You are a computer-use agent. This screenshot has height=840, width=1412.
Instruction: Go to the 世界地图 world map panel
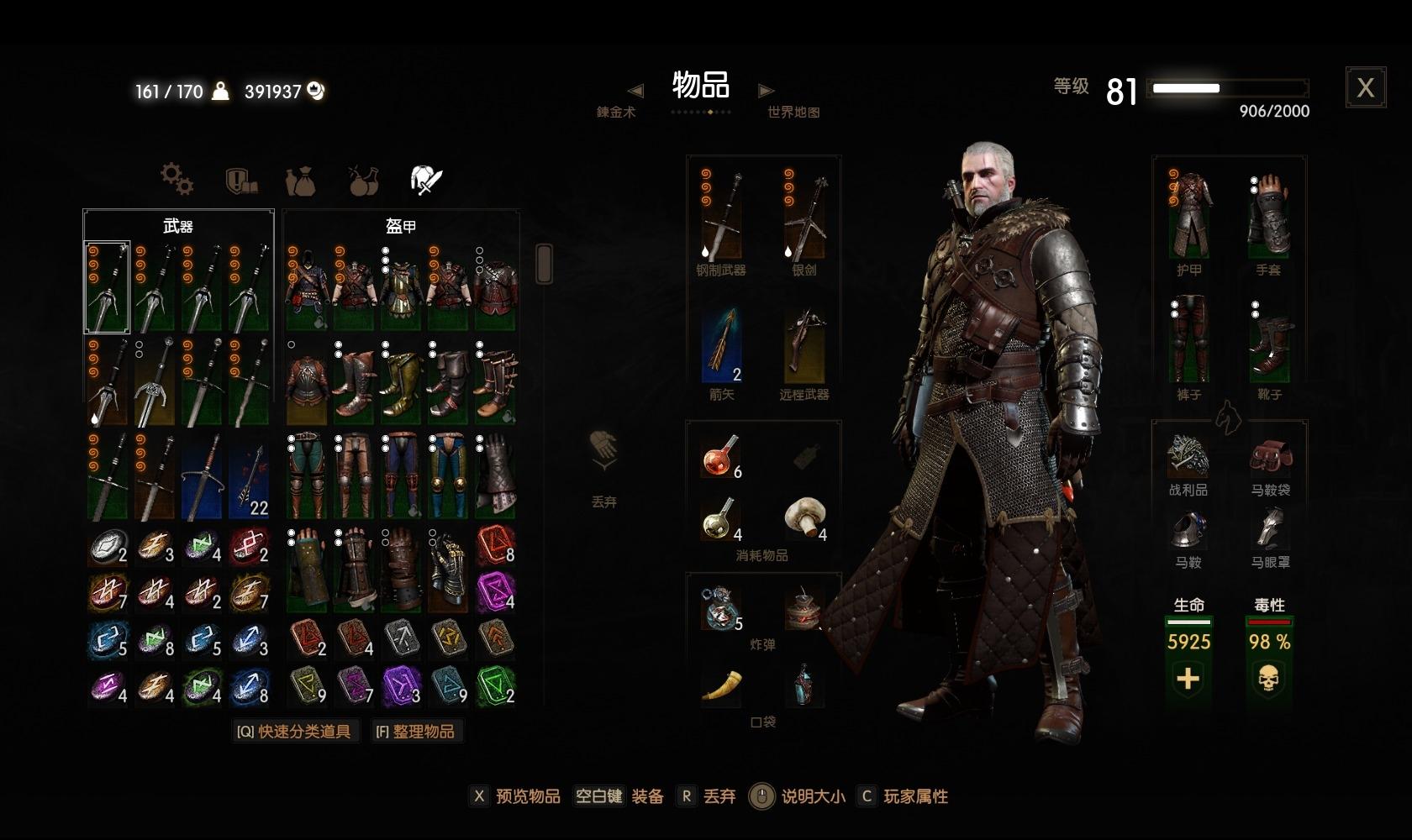click(793, 112)
